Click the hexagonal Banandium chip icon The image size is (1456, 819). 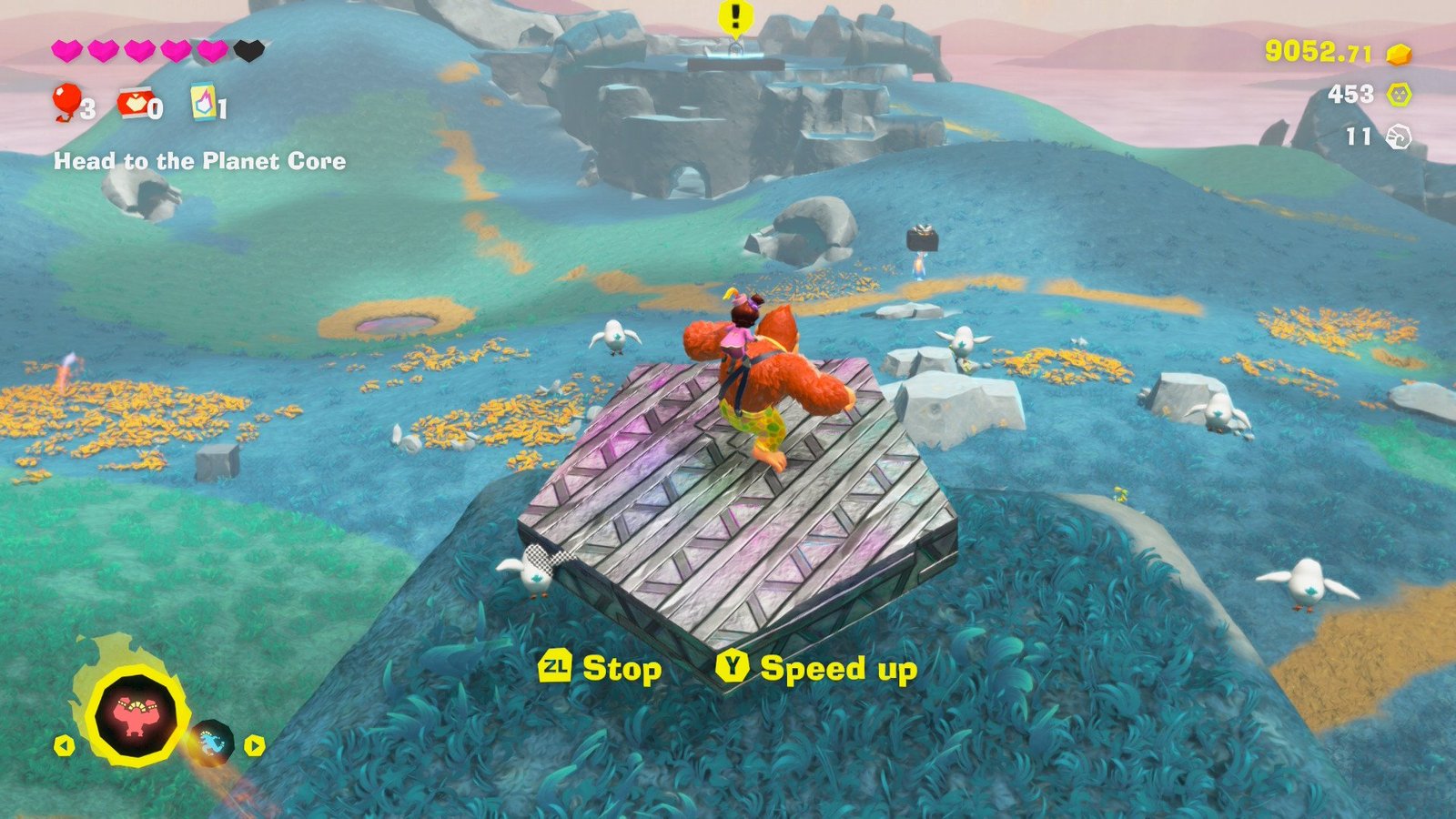(1399, 95)
